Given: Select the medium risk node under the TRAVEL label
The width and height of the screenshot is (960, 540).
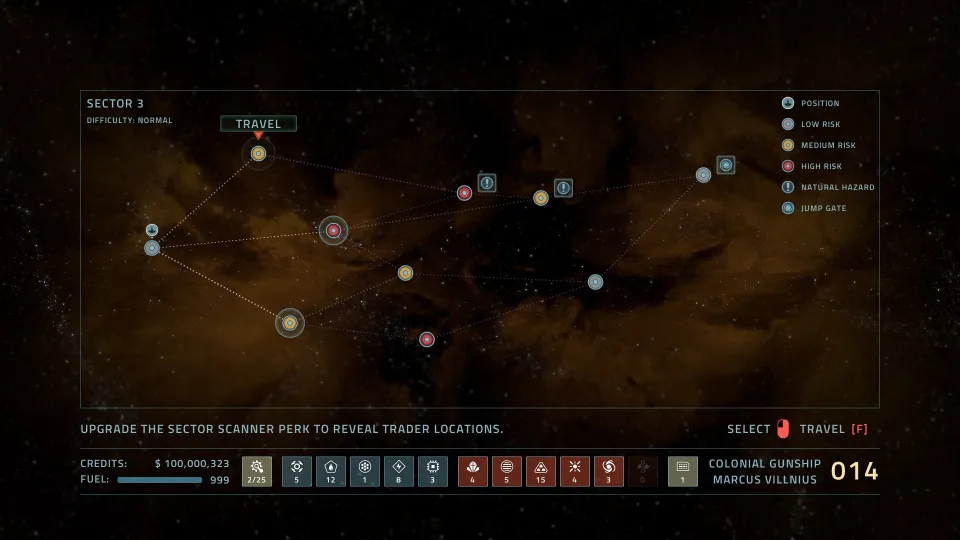Looking at the screenshot, I should tap(258, 153).
